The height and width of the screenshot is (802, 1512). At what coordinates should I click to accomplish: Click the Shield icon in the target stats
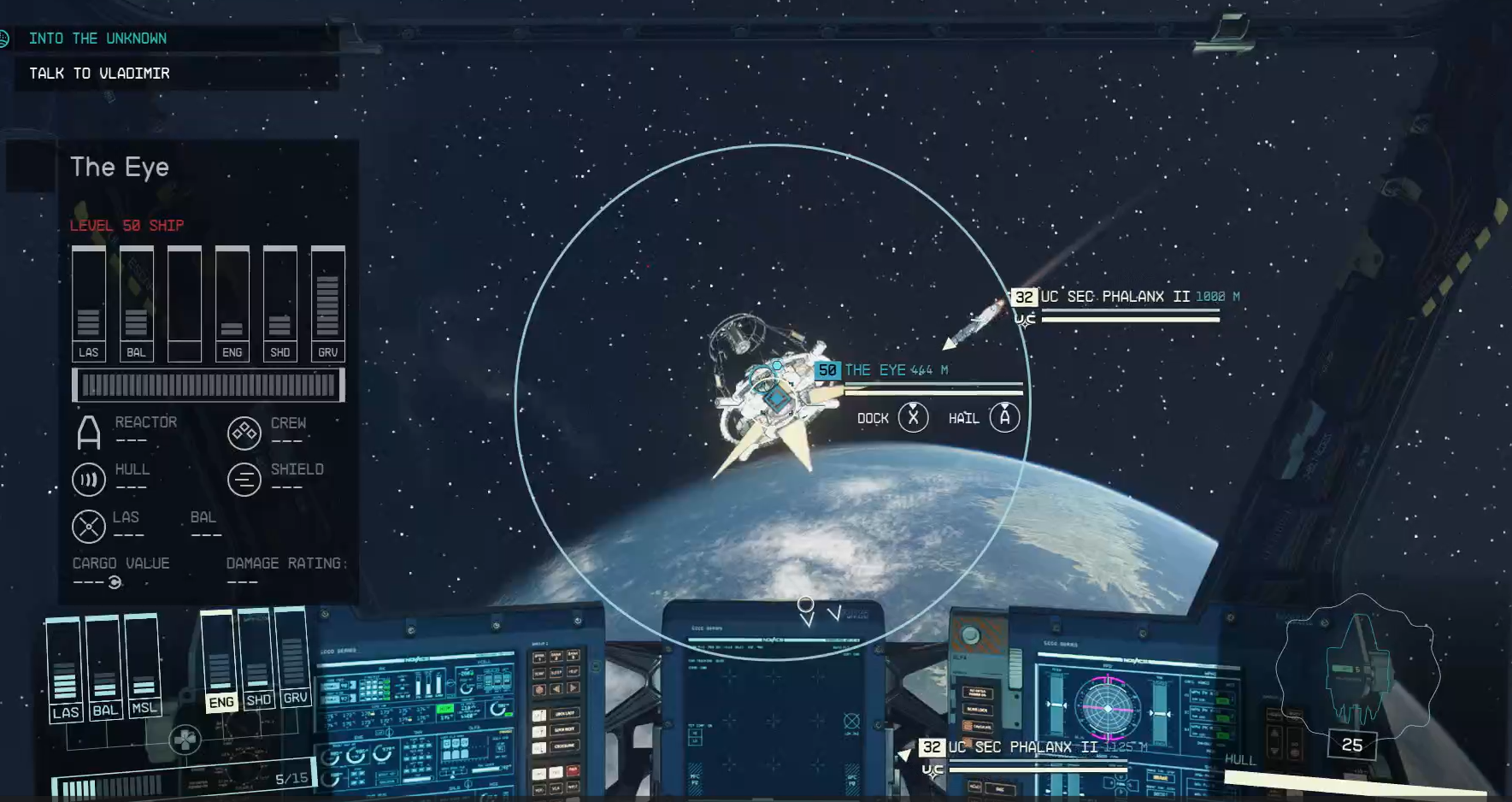click(244, 480)
